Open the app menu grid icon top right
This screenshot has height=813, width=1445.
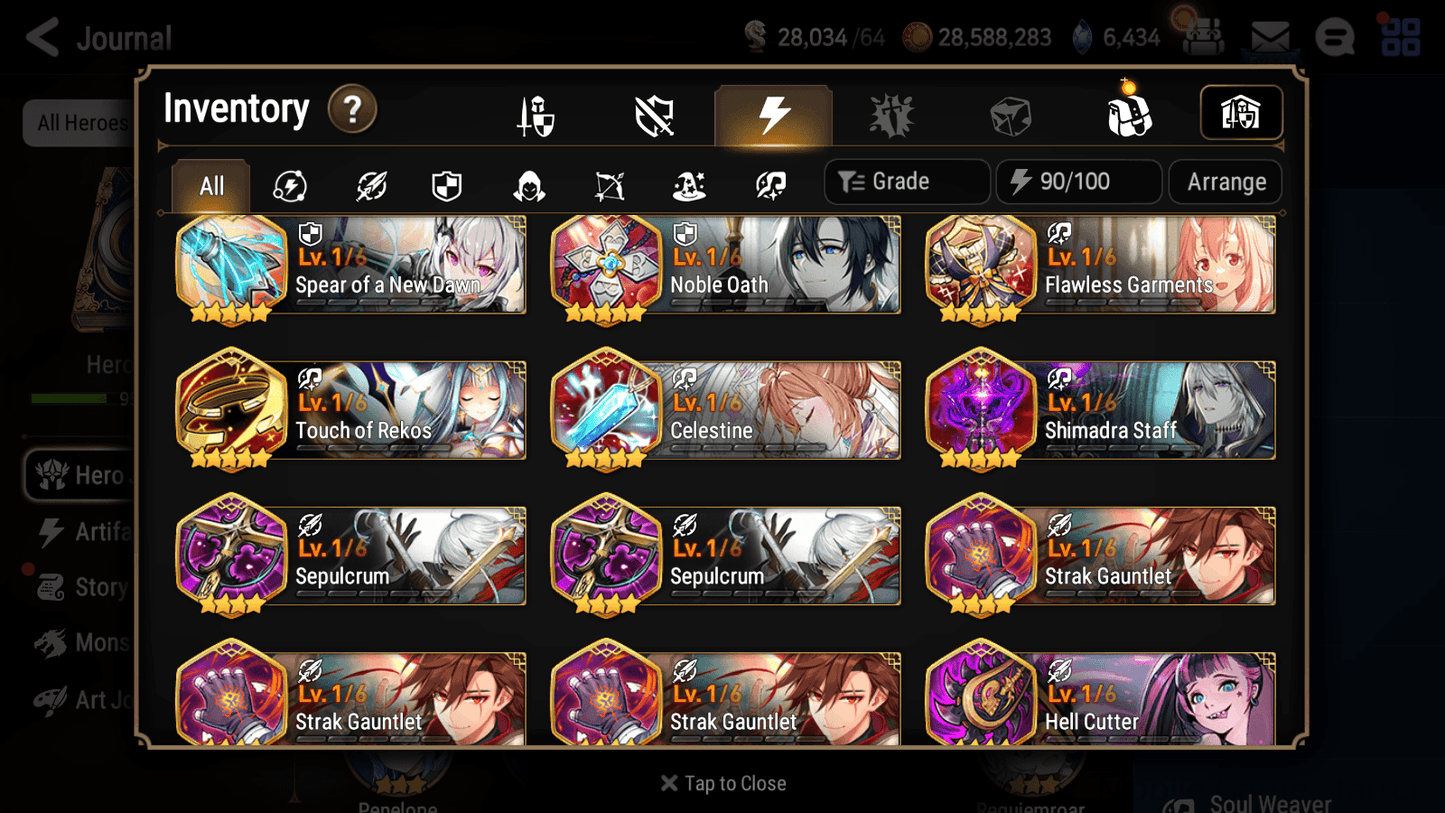(x=1400, y=37)
